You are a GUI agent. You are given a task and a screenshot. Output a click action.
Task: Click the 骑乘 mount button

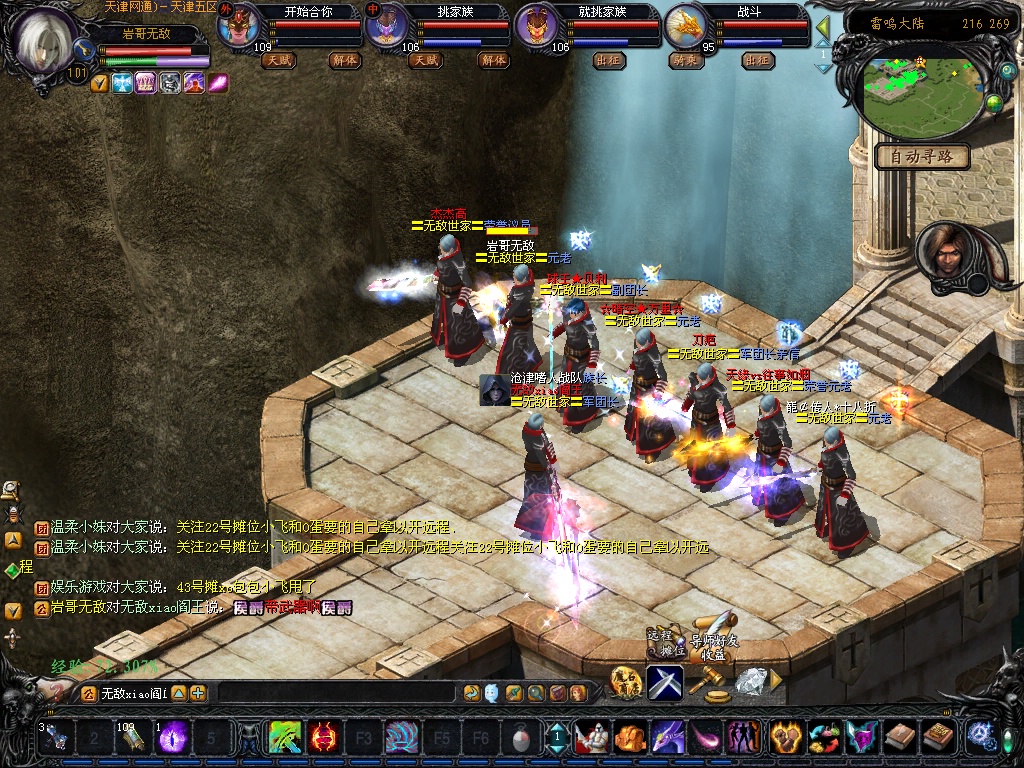(685, 60)
